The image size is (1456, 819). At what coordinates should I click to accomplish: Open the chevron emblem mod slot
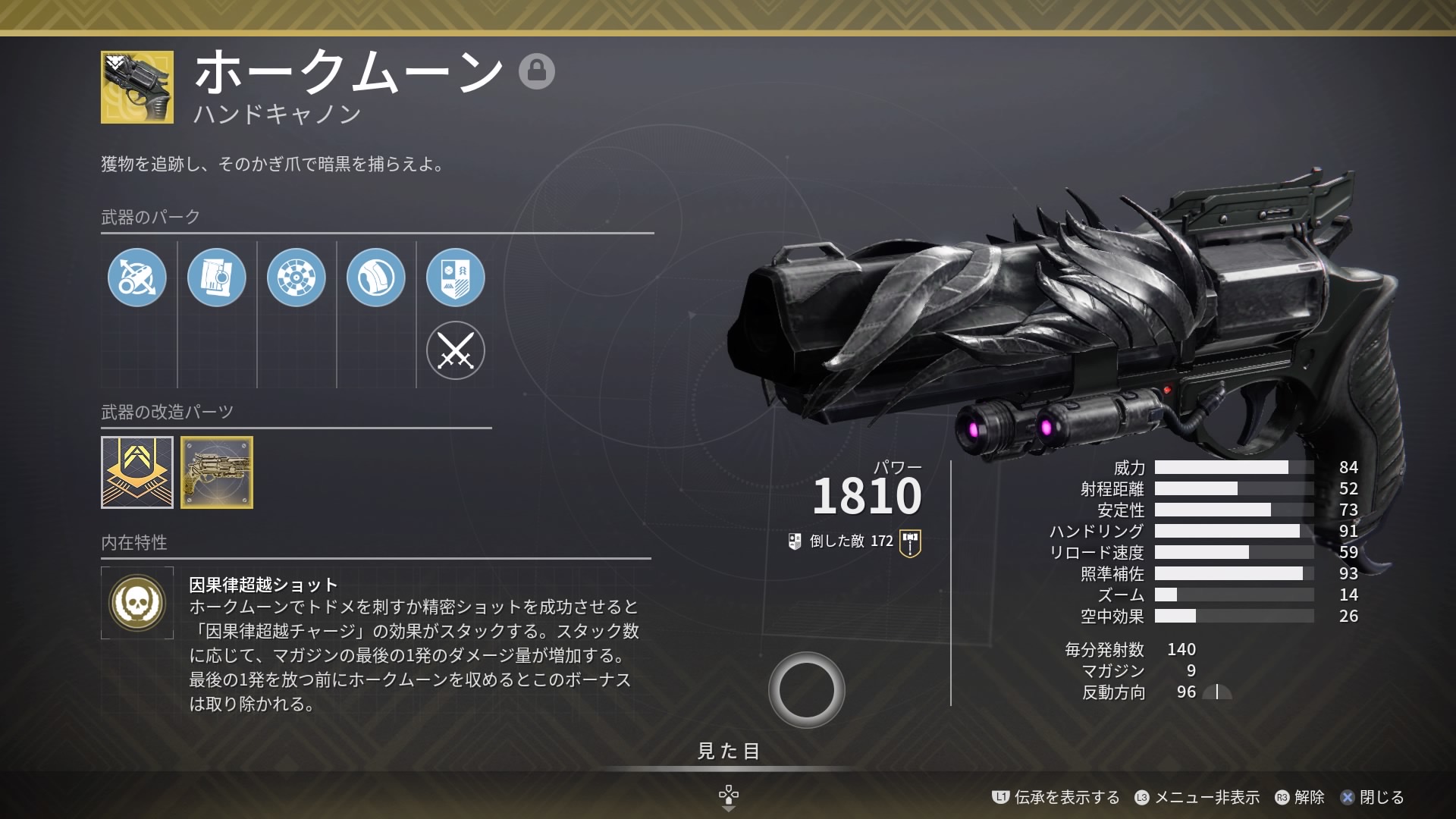point(137,472)
